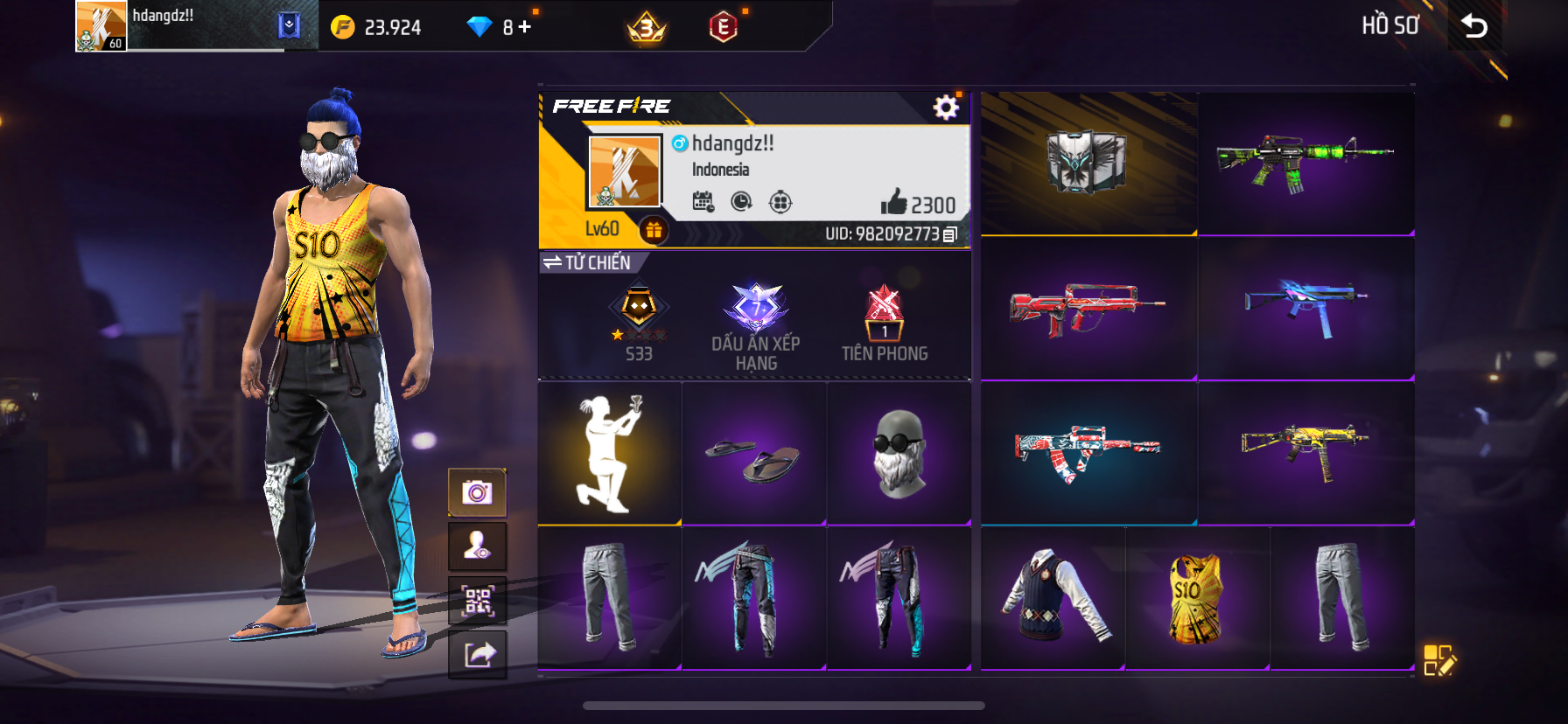The height and width of the screenshot is (724, 1568).
Task: Open the gift box icon beside Lv60
Action: (x=654, y=230)
